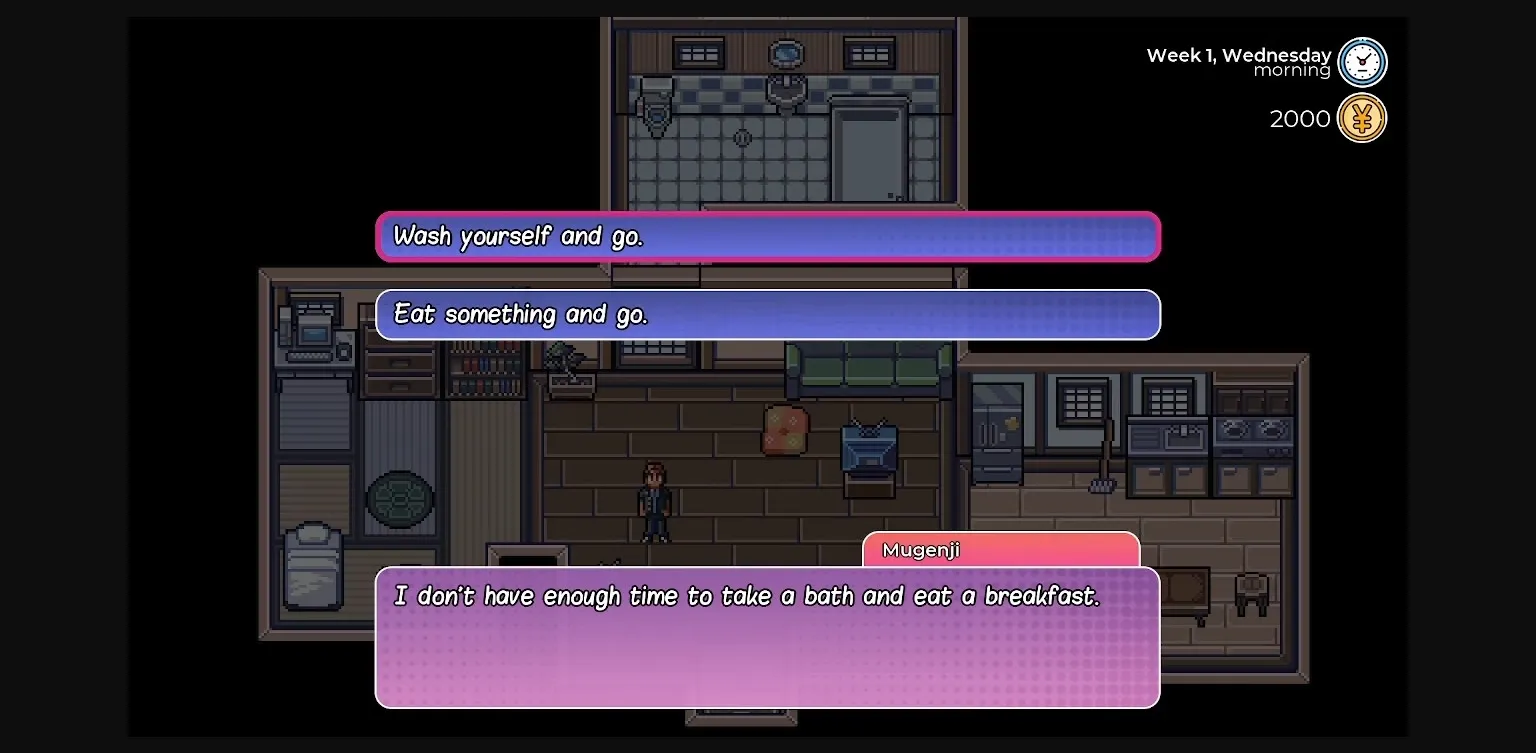Screen dimensions: 1536x753
Task: Advance the dialogue by clicking the text box
Action: 767,637
